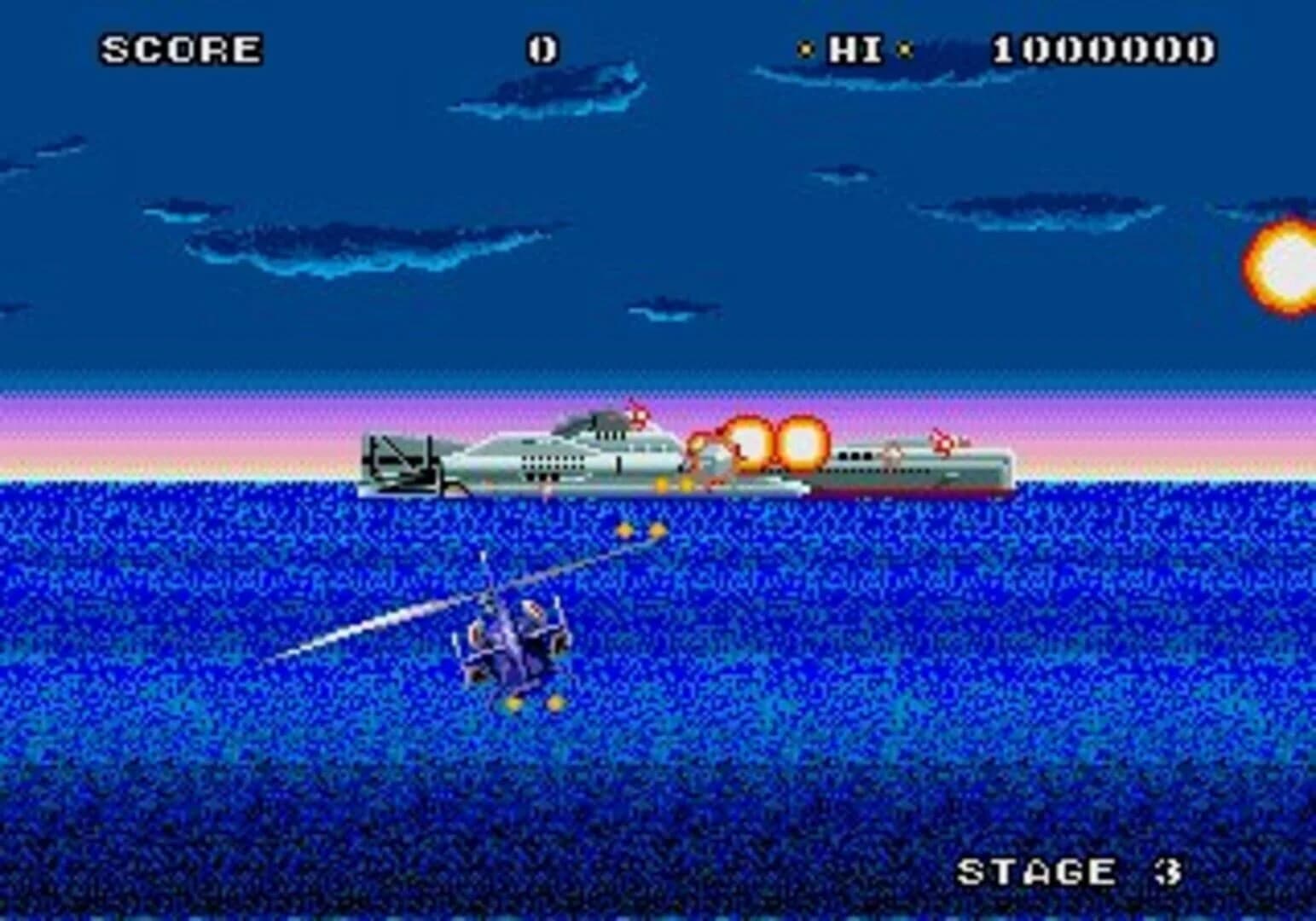Click the yellow projectiles above the helicopter
The height and width of the screenshot is (921, 1316).
(641, 530)
